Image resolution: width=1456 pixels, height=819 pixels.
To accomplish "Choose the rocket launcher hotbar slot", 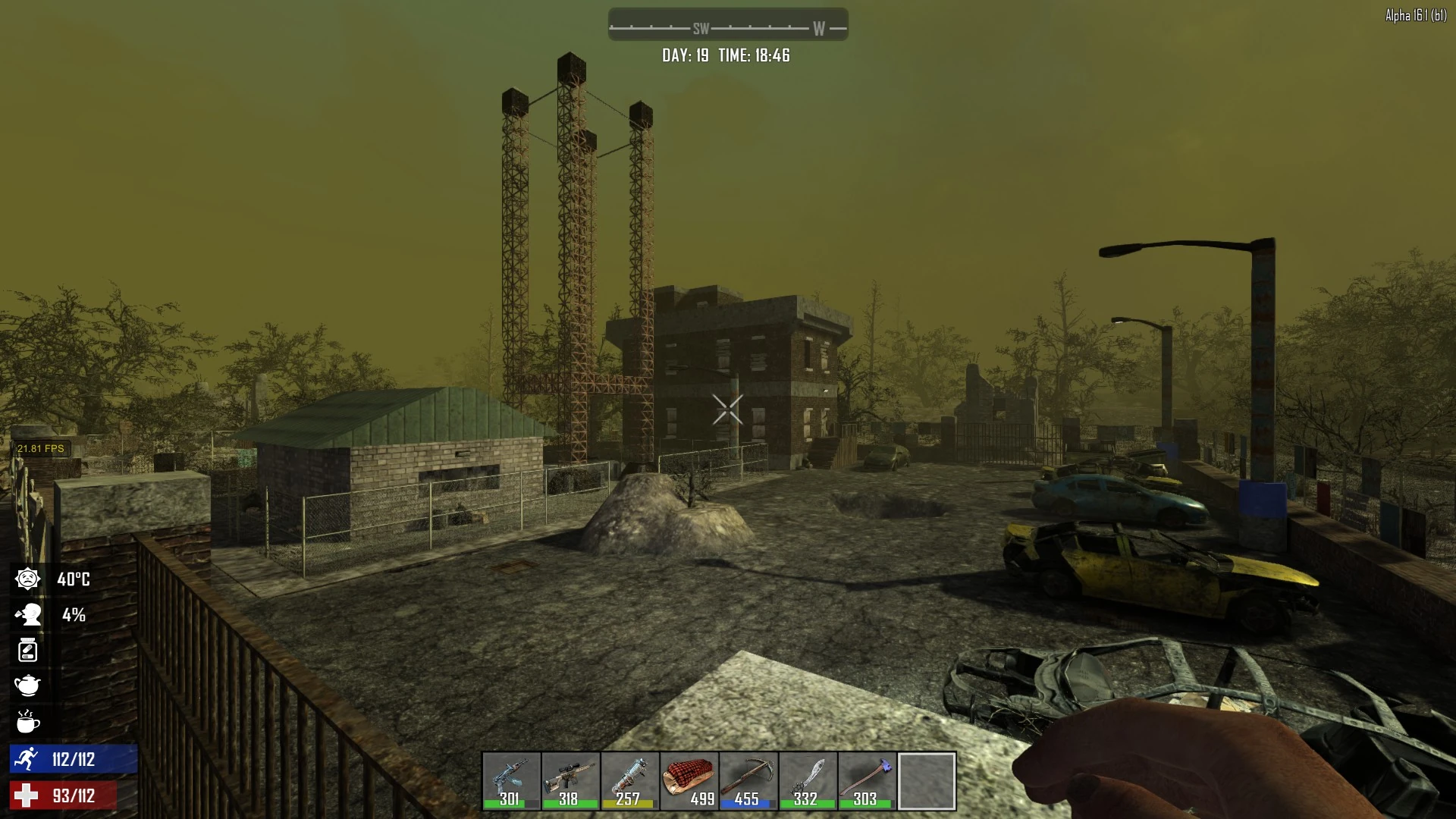I will pyautogui.click(x=629, y=781).
